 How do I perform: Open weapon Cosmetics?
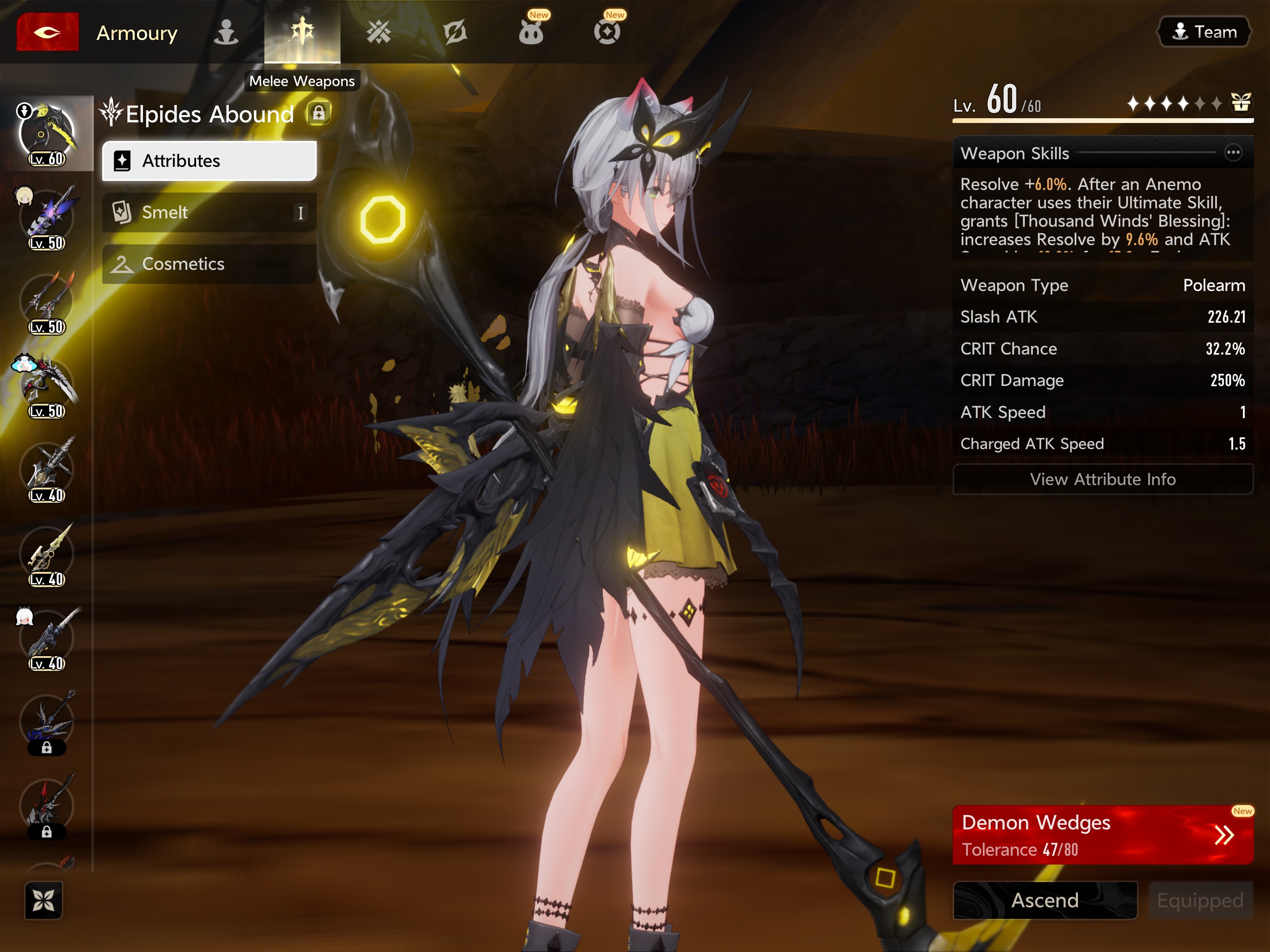coord(209,264)
